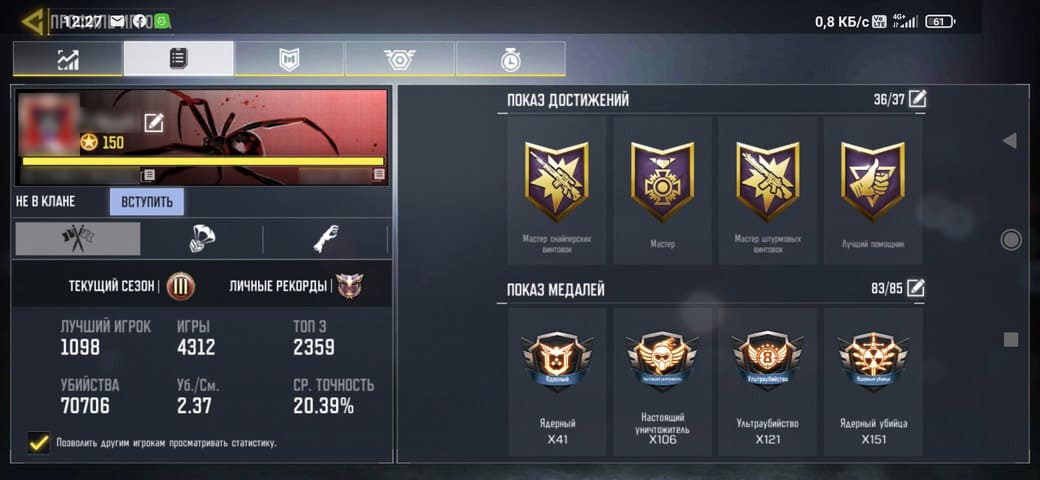Edit the ПОКАЗ МЕДАЛЕЙ medals showcase
This screenshot has width=1040, height=480.
(x=916, y=289)
